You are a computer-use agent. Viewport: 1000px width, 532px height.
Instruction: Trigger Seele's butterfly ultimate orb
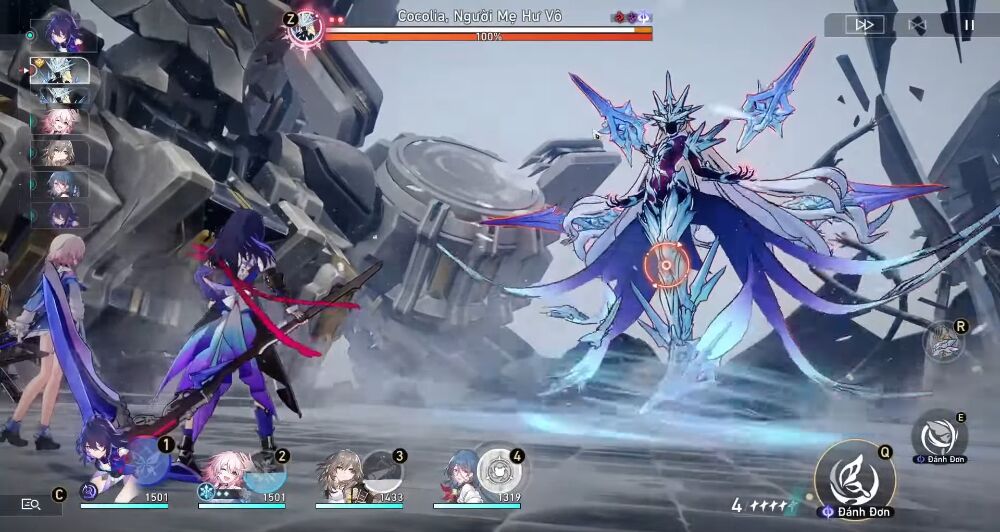click(x=151, y=462)
